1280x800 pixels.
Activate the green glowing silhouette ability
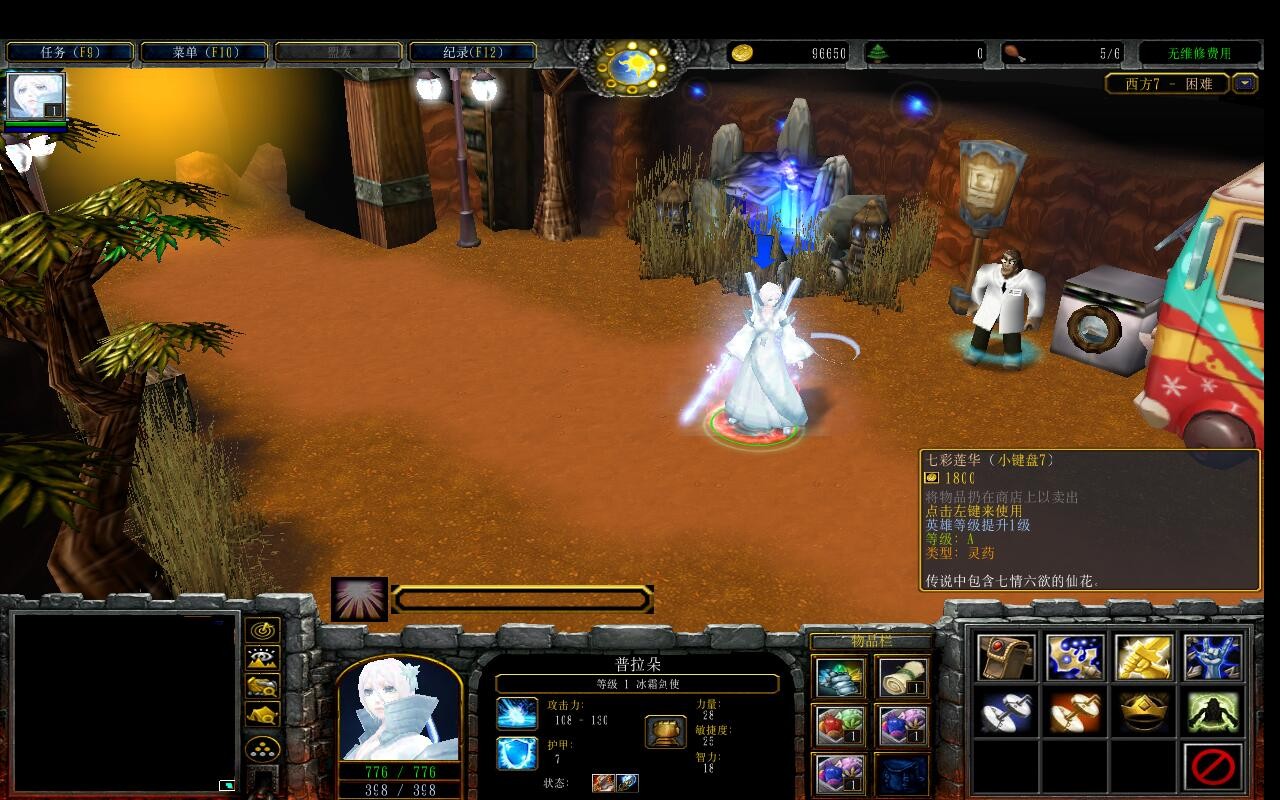click(x=1213, y=712)
